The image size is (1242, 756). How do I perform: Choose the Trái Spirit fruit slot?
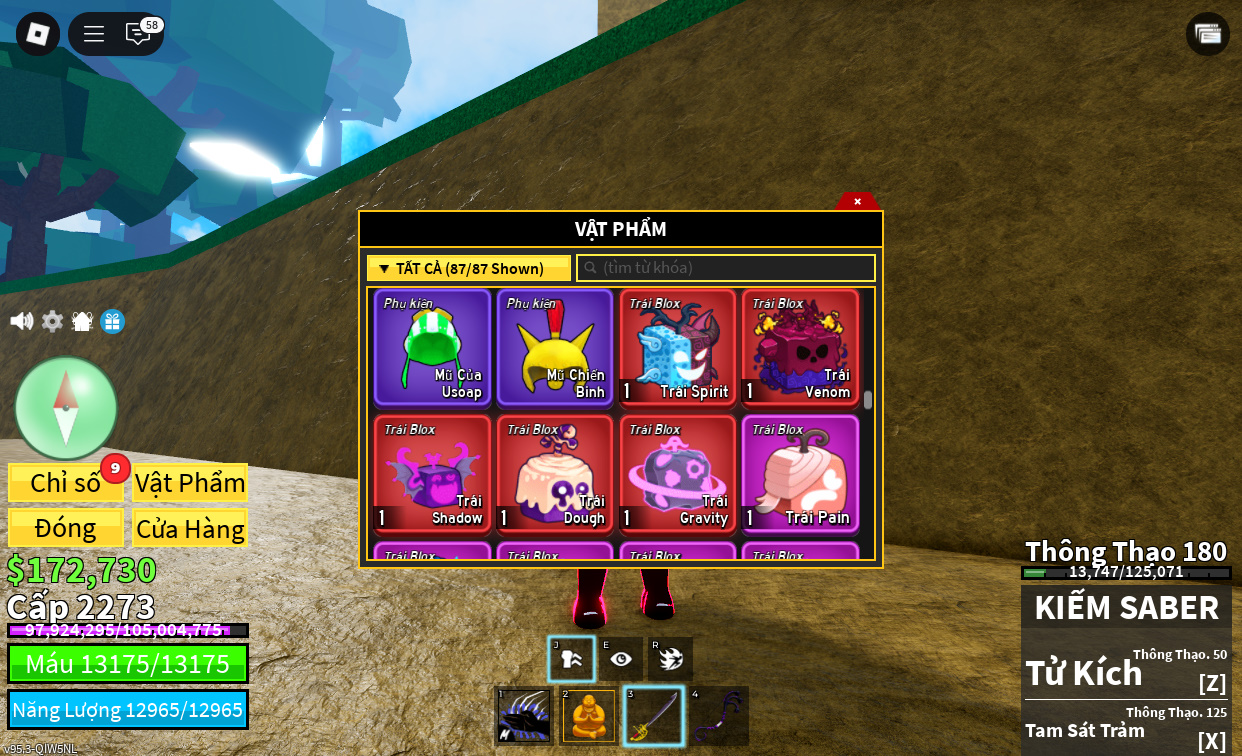point(678,347)
